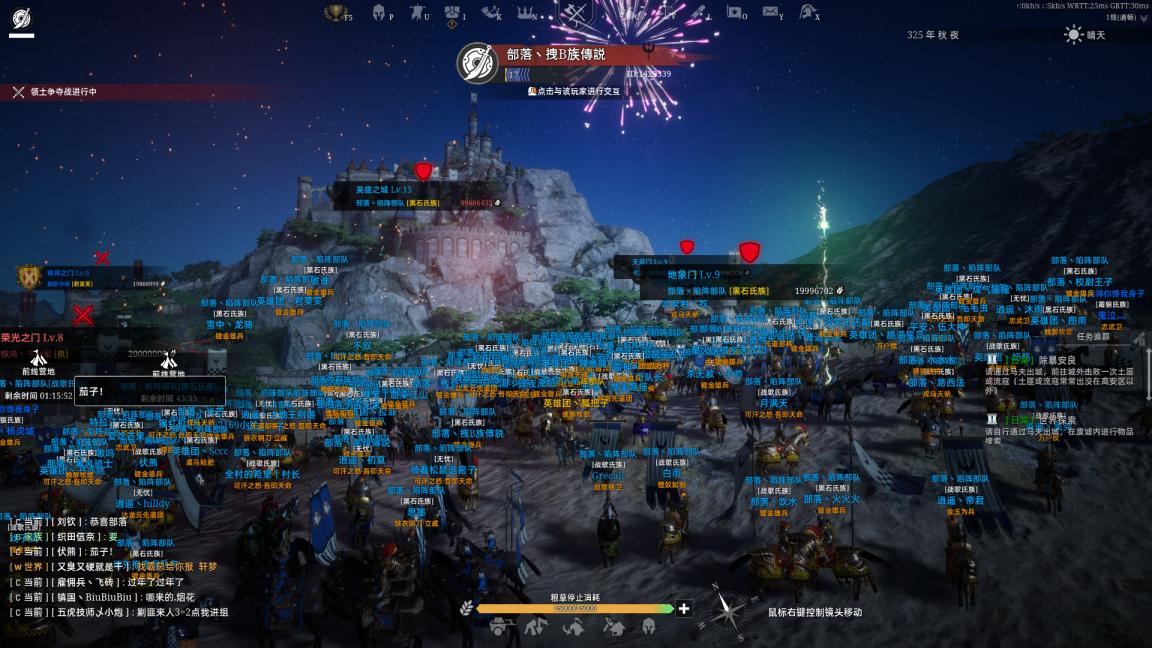Open the crossed swords battle icon
Screen dimensions: 1152x648
[575, 13]
